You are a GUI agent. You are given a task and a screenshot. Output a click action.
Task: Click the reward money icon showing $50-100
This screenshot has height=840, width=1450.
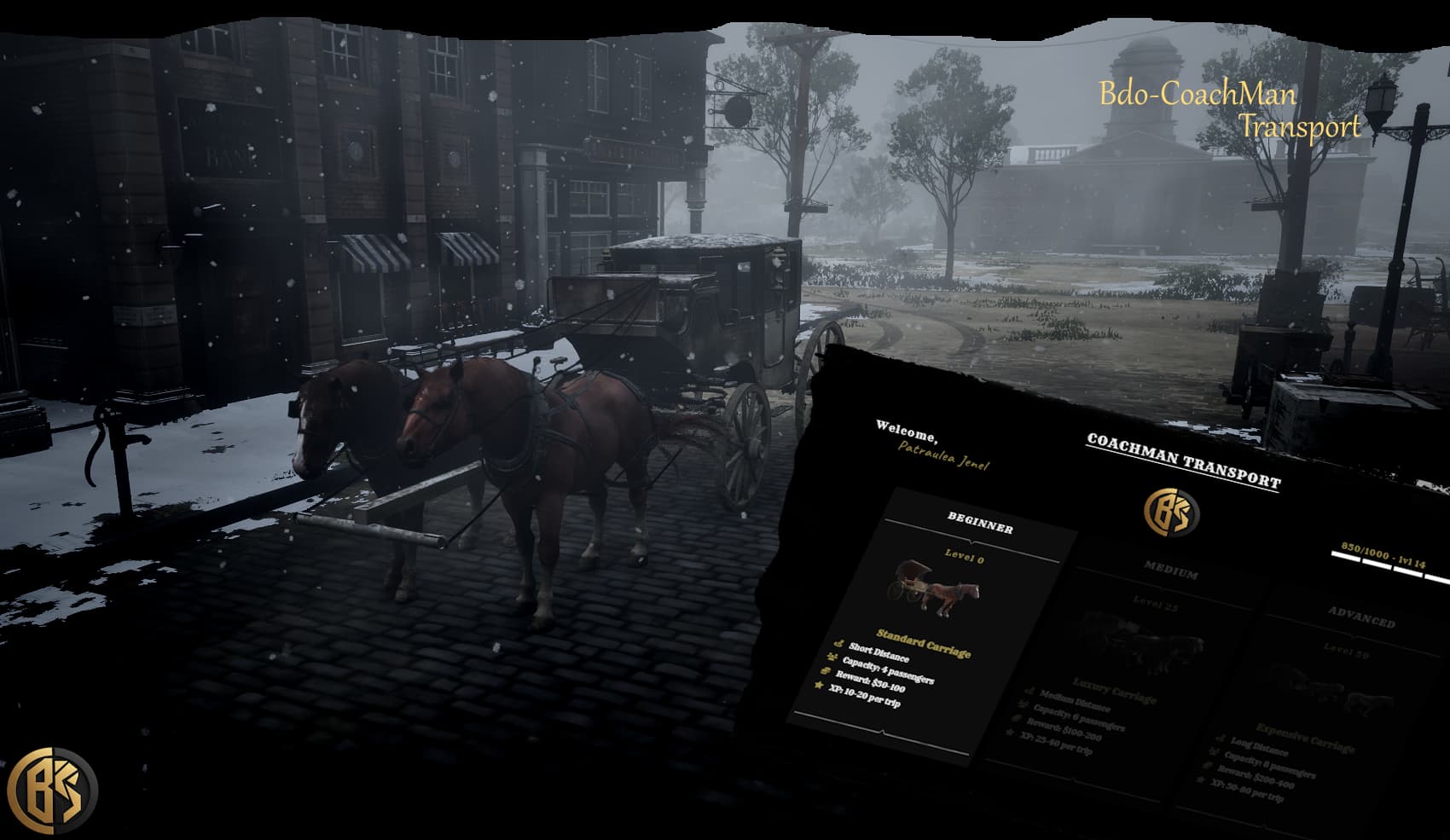point(824,670)
